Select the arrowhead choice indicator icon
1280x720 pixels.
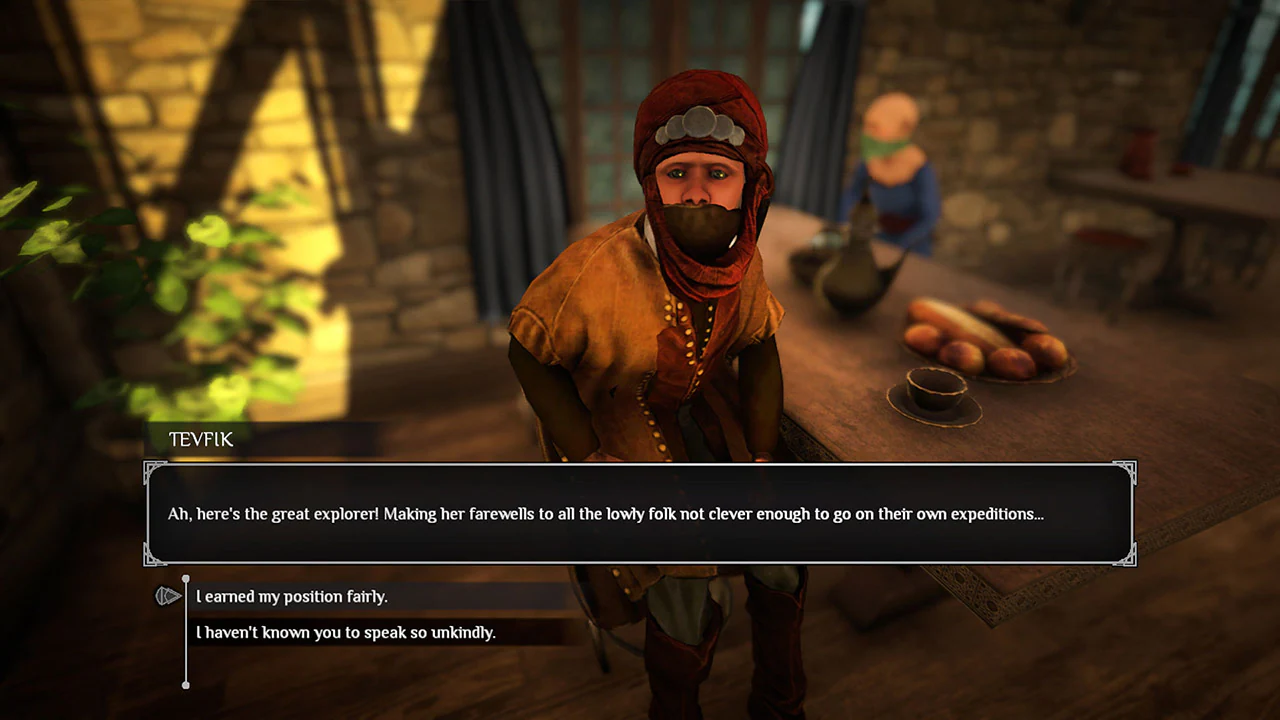[x=169, y=595]
